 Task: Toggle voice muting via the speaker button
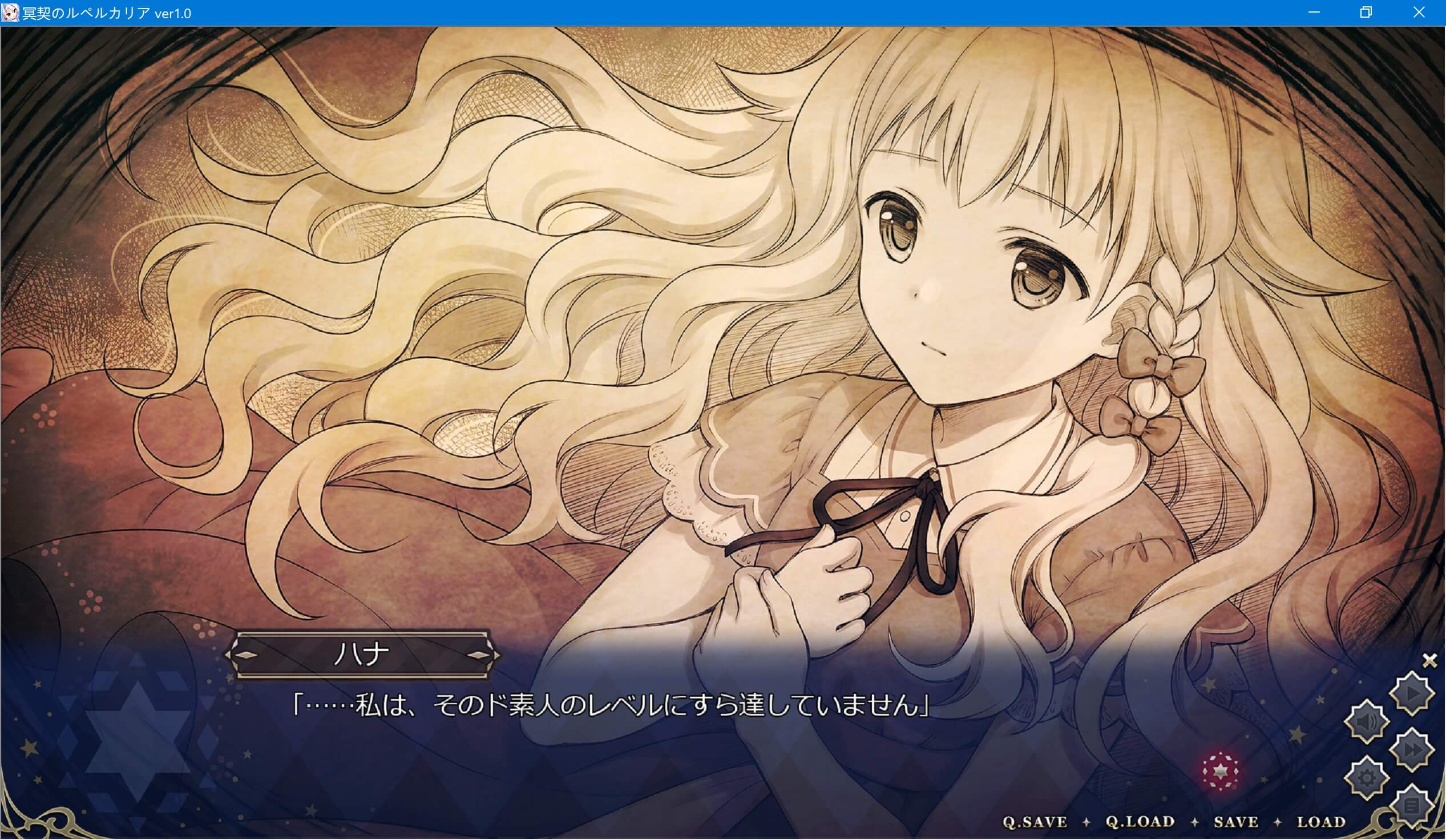point(1366,721)
